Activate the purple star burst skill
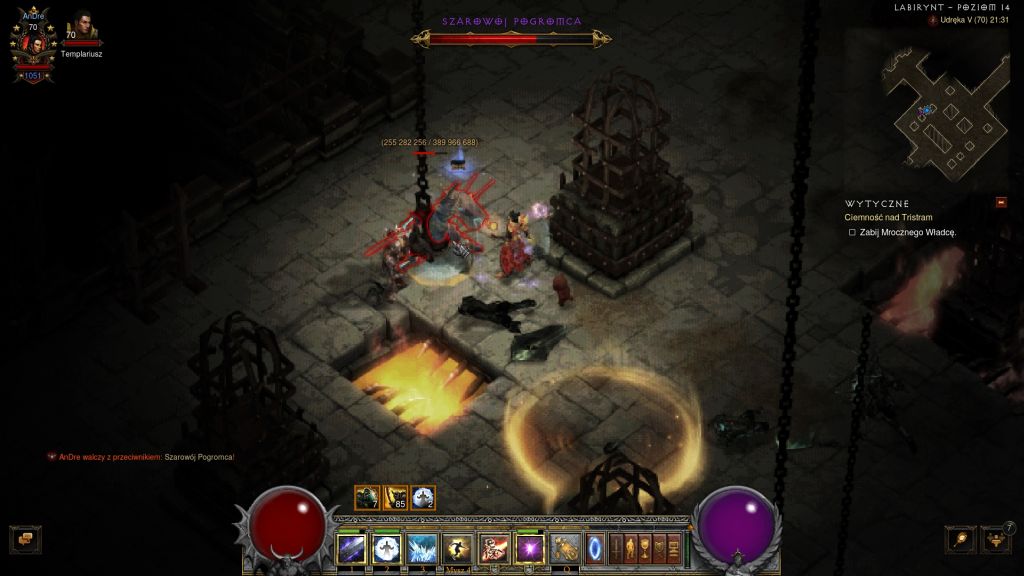 pyautogui.click(x=529, y=549)
